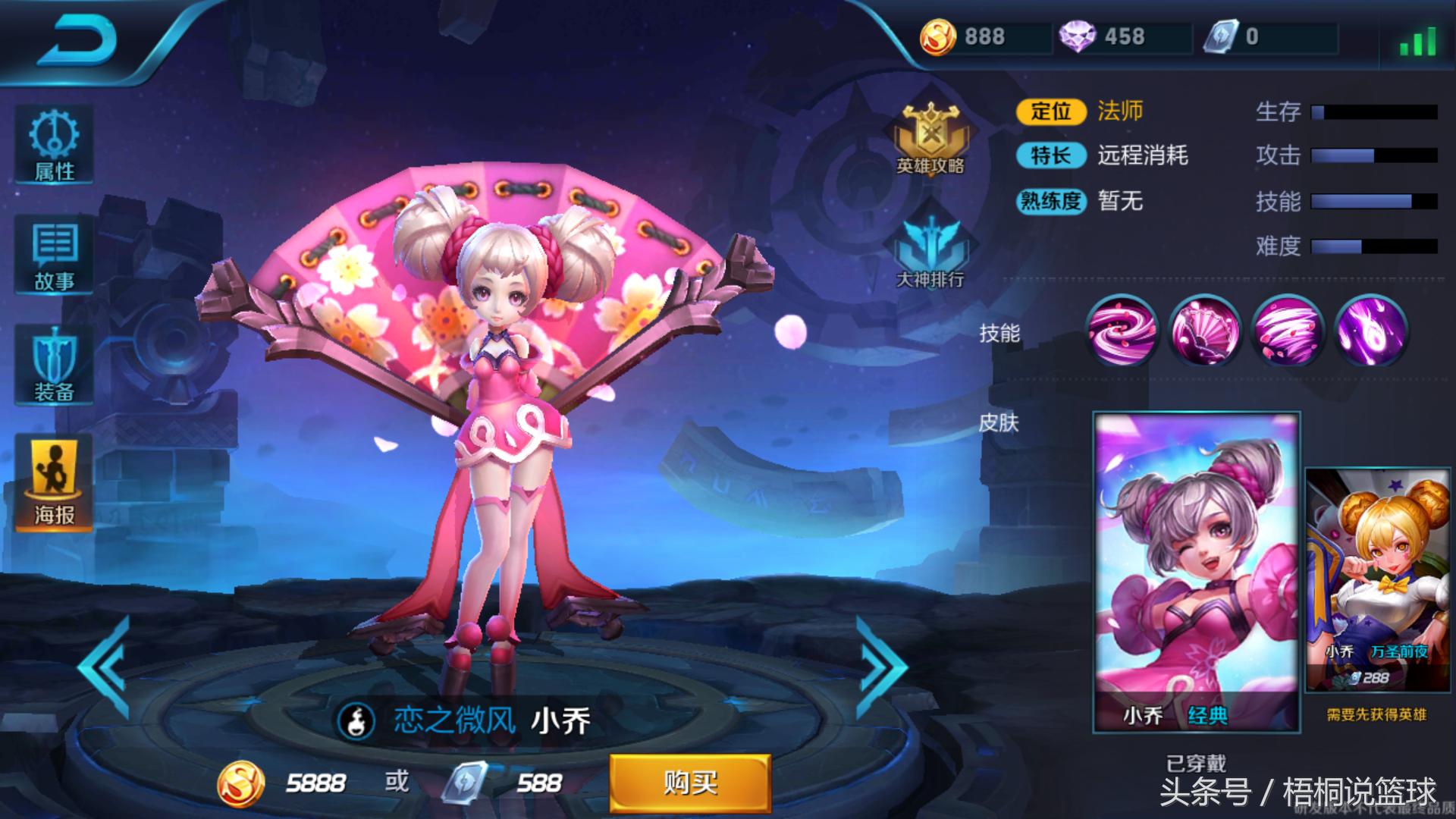Switch to the 故事 story tab
Image resolution: width=1456 pixels, height=819 pixels.
pyautogui.click(x=54, y=254)
